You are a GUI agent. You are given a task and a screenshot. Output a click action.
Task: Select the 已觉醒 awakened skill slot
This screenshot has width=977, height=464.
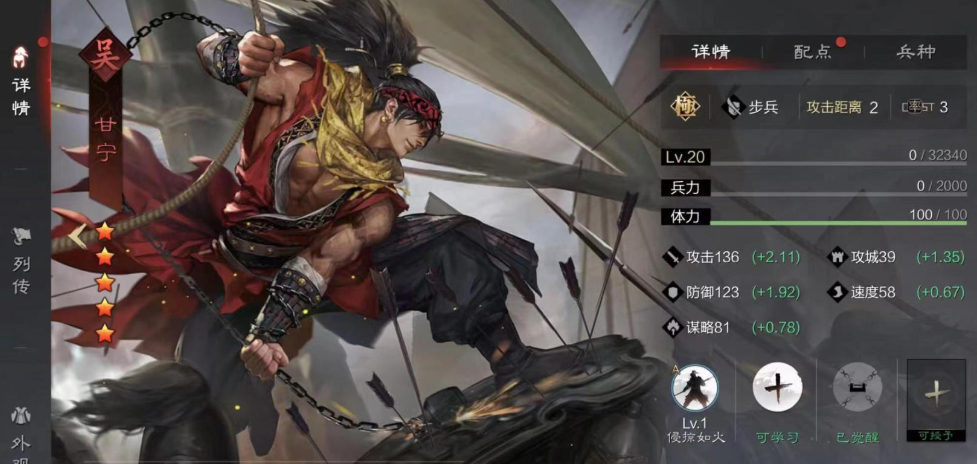857,390
